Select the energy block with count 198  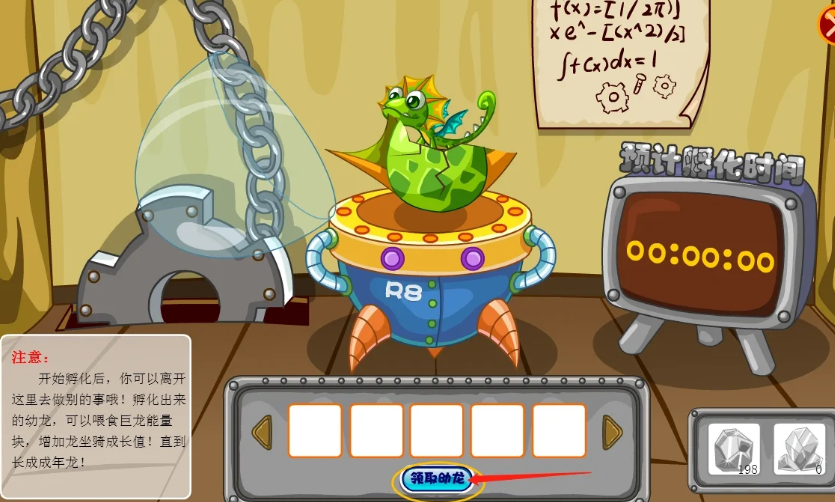click(x=734, y=449)
